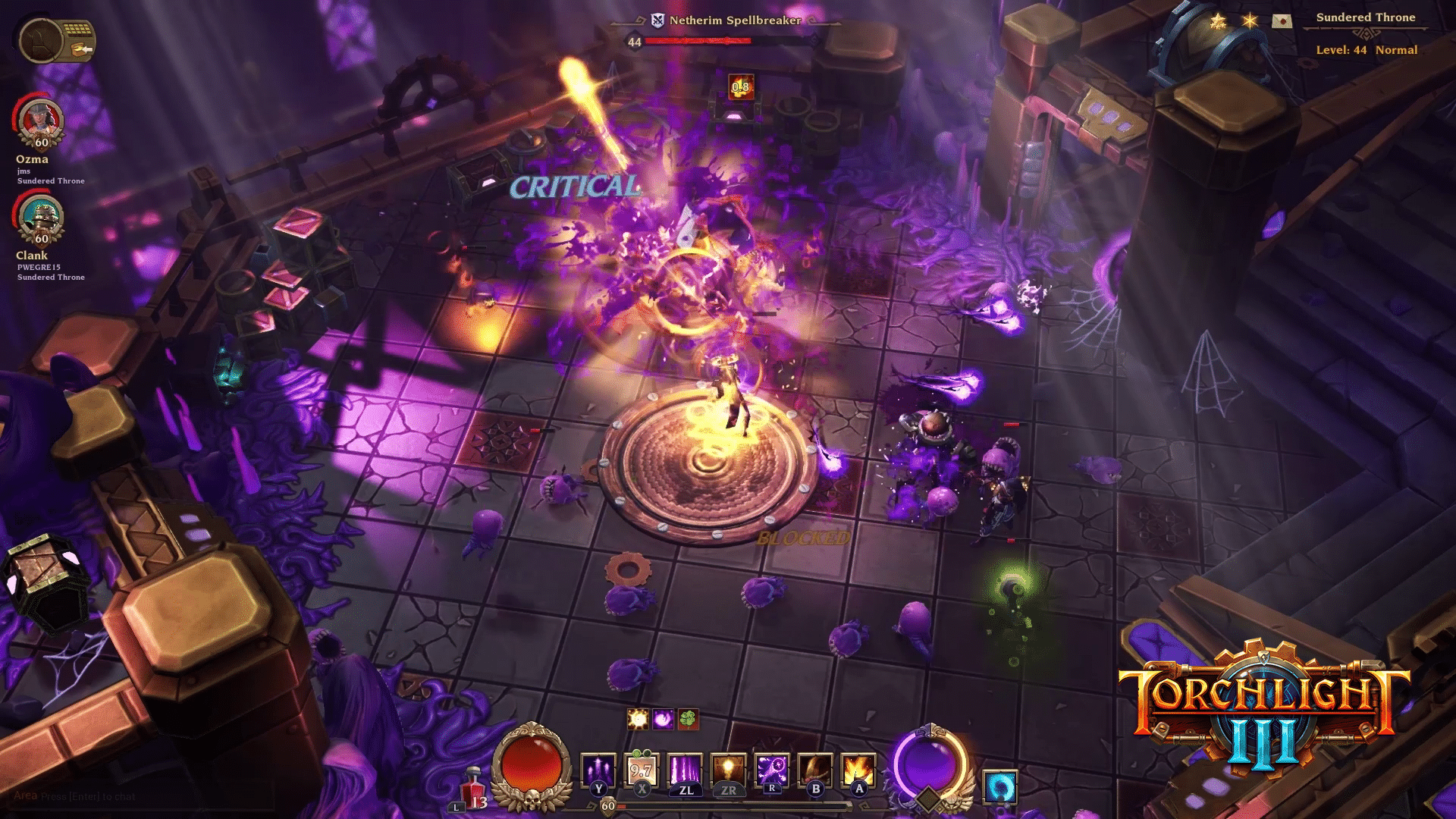Open the treasure chest inventory icon
1456x819 pixels.
coord(78,38)
